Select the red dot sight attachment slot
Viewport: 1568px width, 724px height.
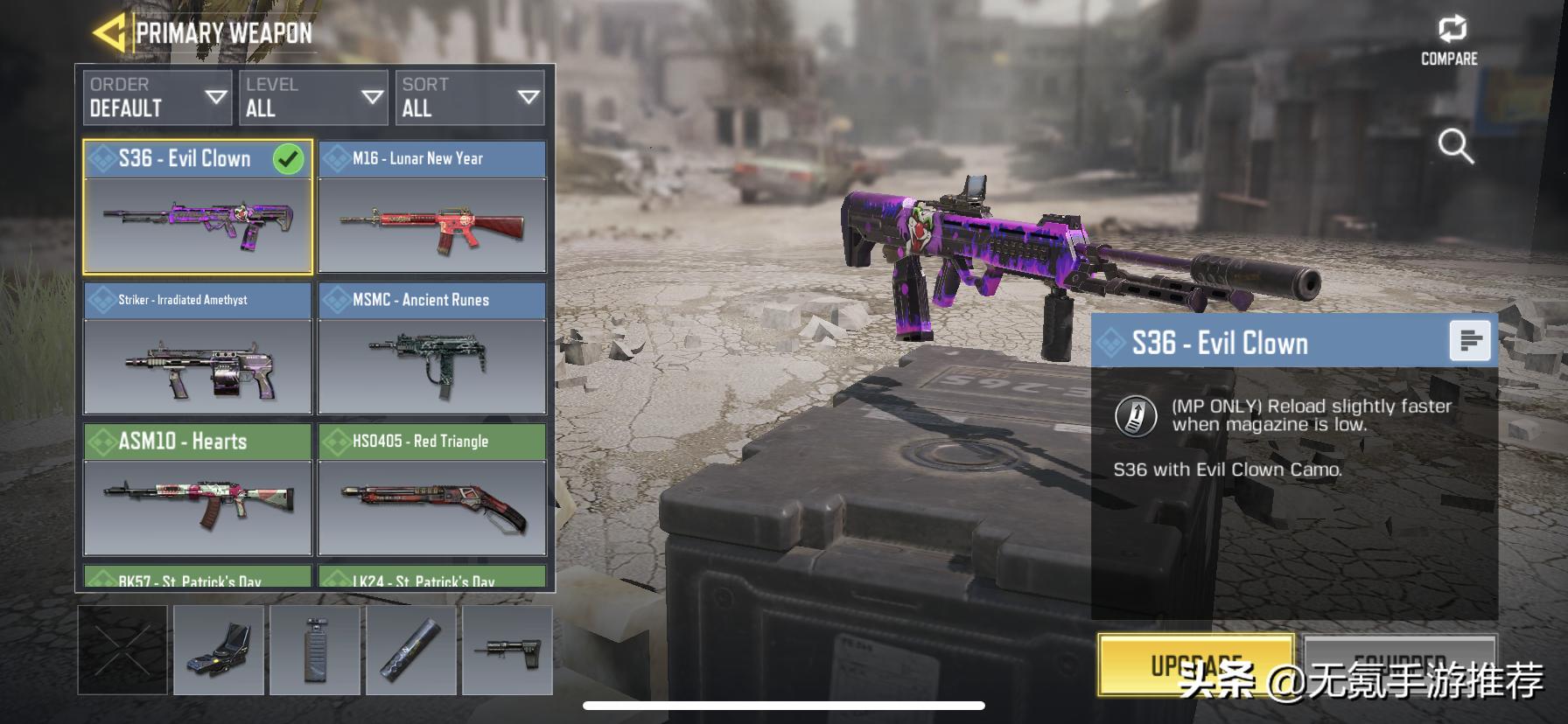point(219,651)
